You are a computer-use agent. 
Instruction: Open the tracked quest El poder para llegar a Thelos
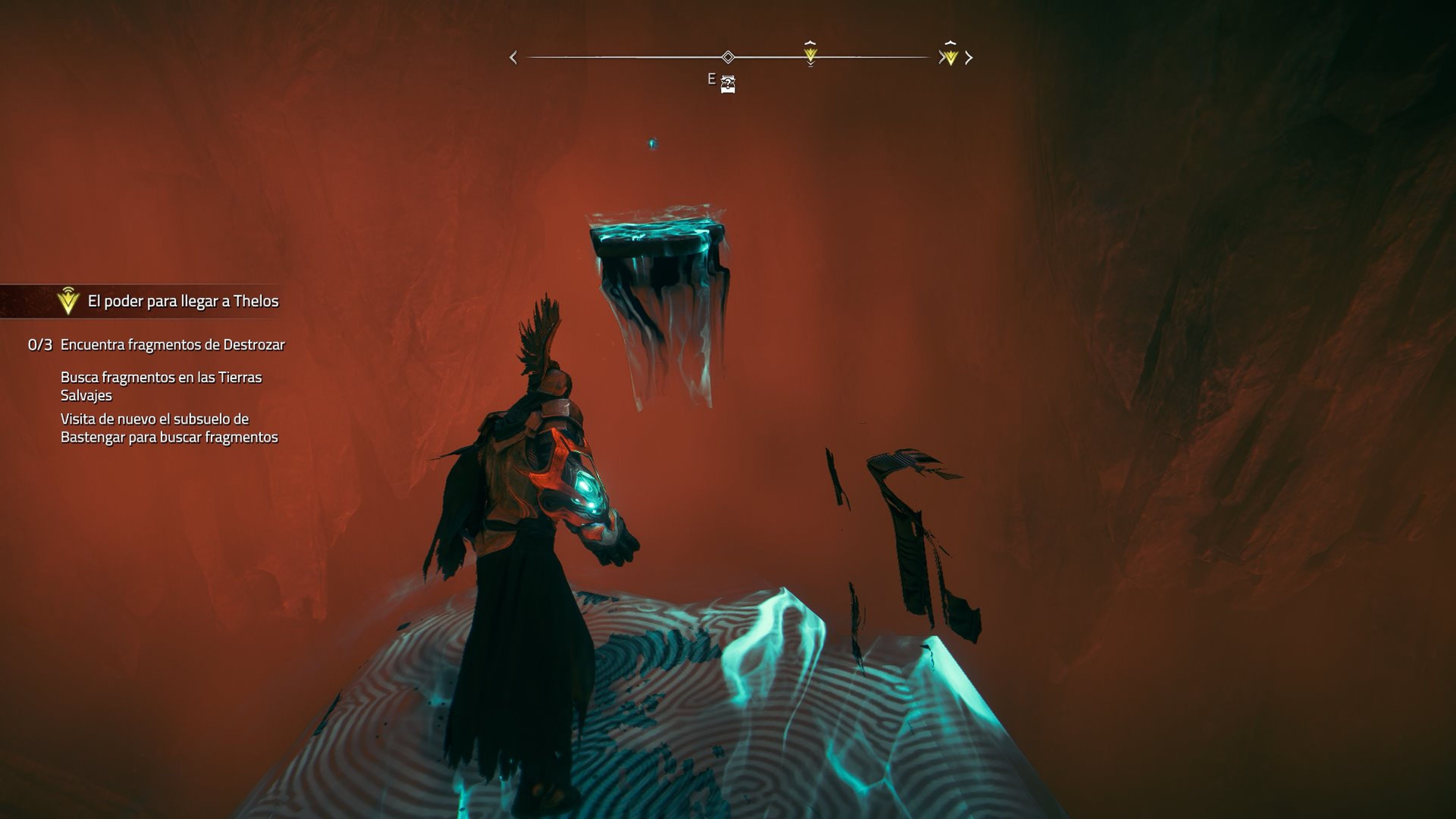182,301
